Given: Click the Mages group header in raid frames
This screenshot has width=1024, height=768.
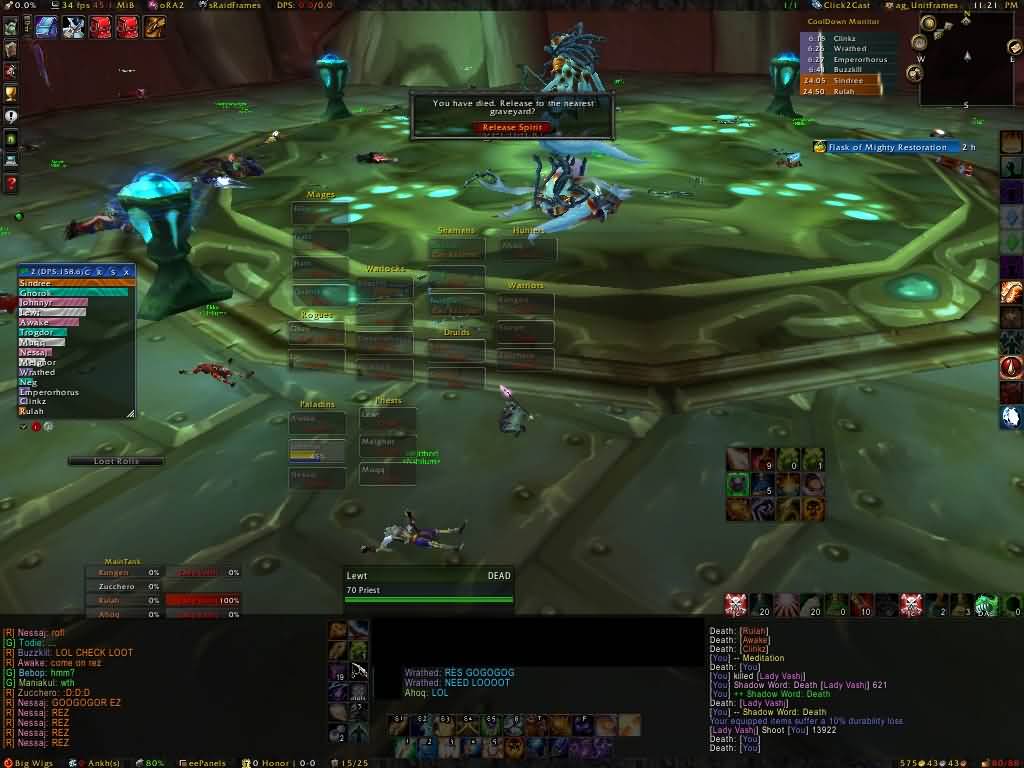Looking at the screenshot, I should [320, 195].
